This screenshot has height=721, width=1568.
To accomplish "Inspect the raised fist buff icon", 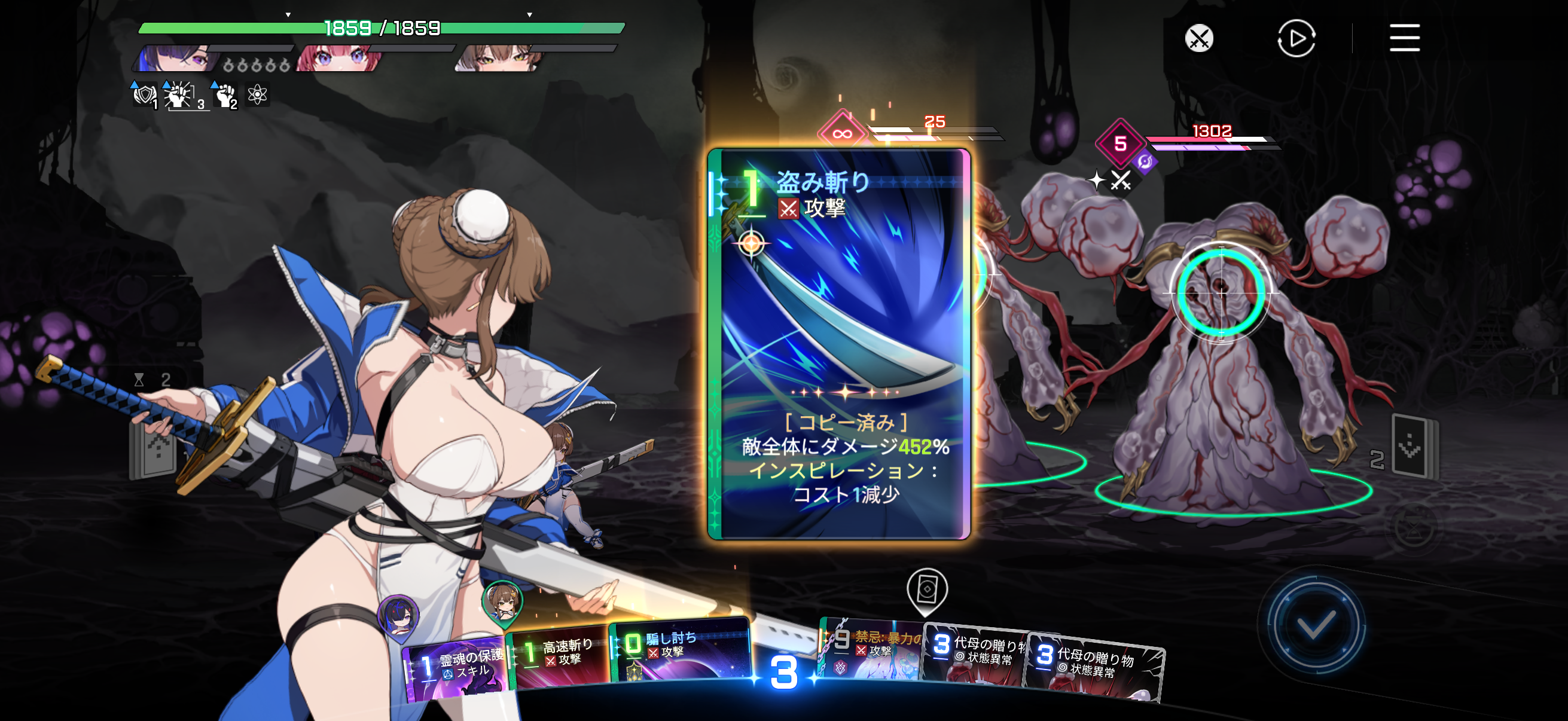I will pyautogui.click(x=225, y=96).
